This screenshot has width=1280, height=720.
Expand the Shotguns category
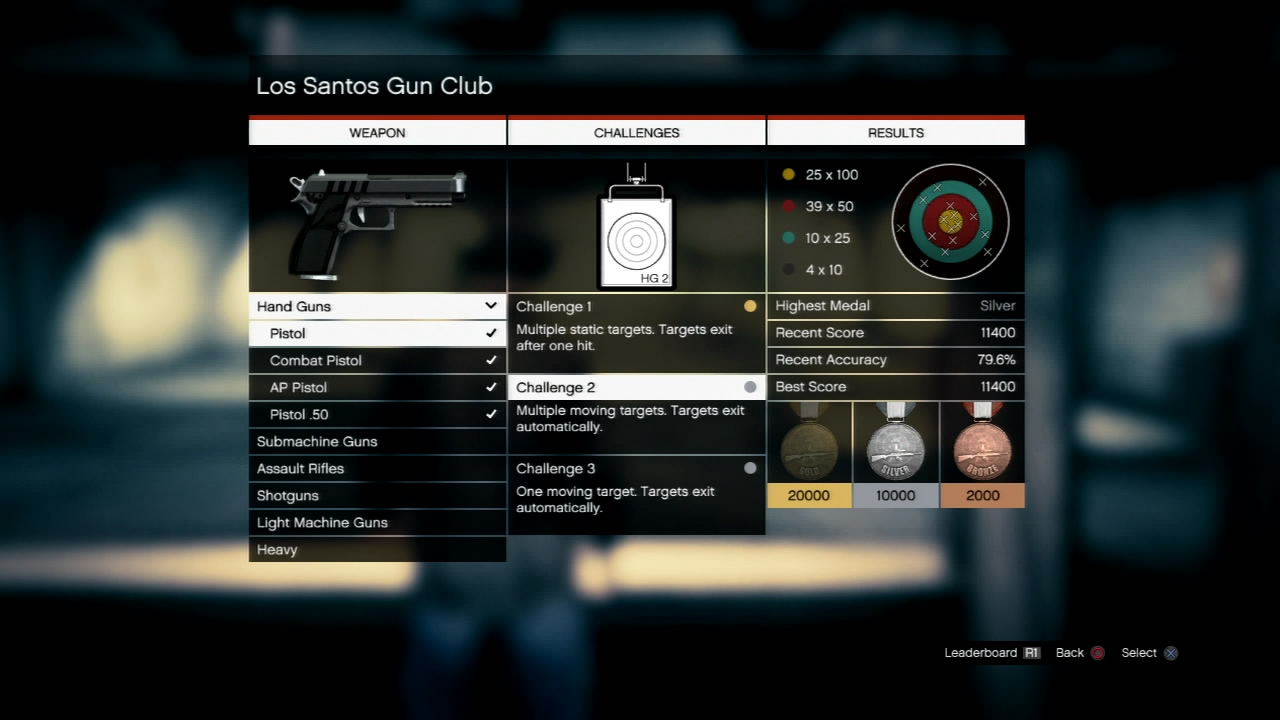tap(377, 495)
